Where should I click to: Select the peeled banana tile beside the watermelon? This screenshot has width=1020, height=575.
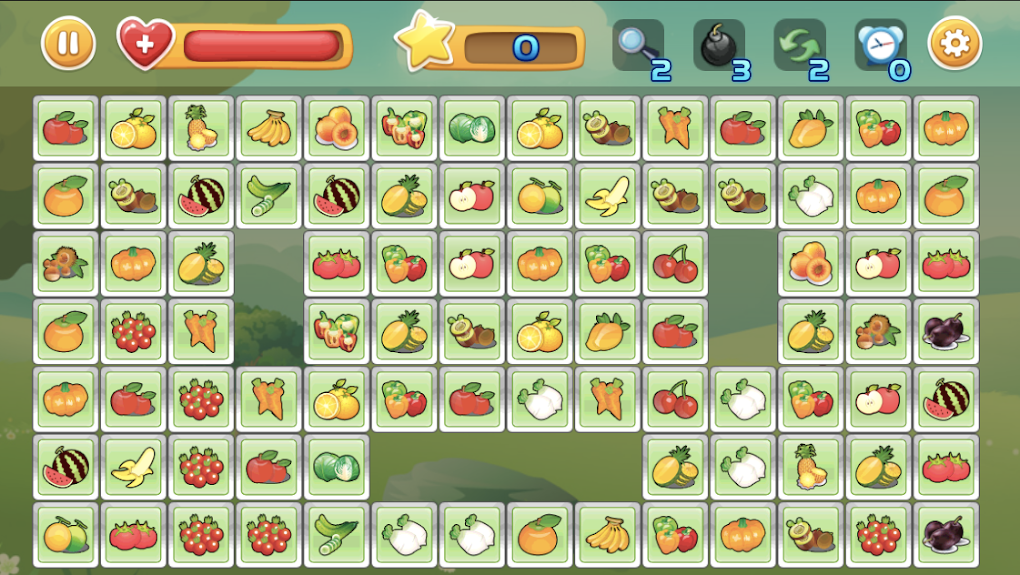pyautogui.click(x=133, y=467)
